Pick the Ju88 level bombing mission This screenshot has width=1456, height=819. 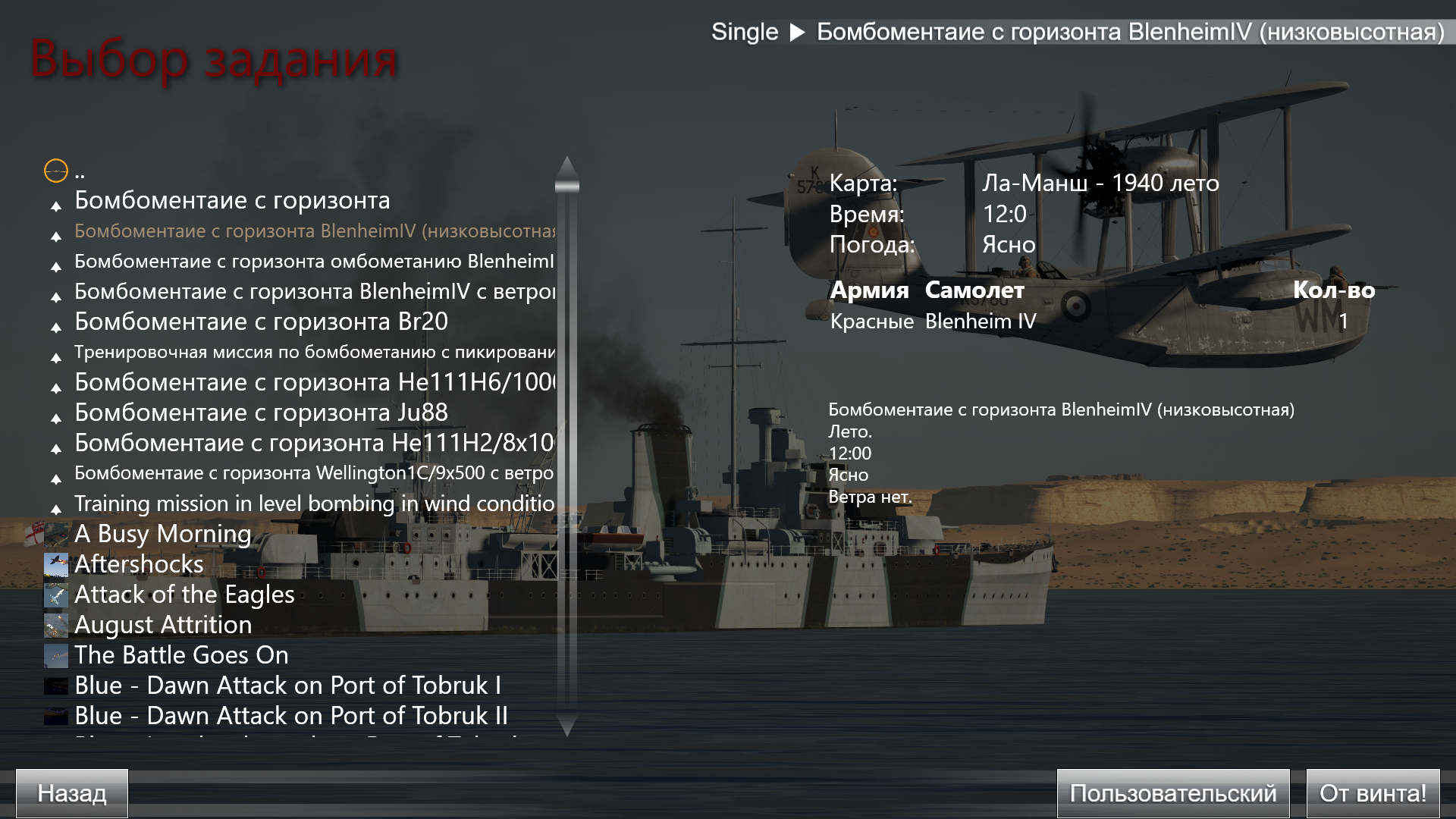(261, 413)
